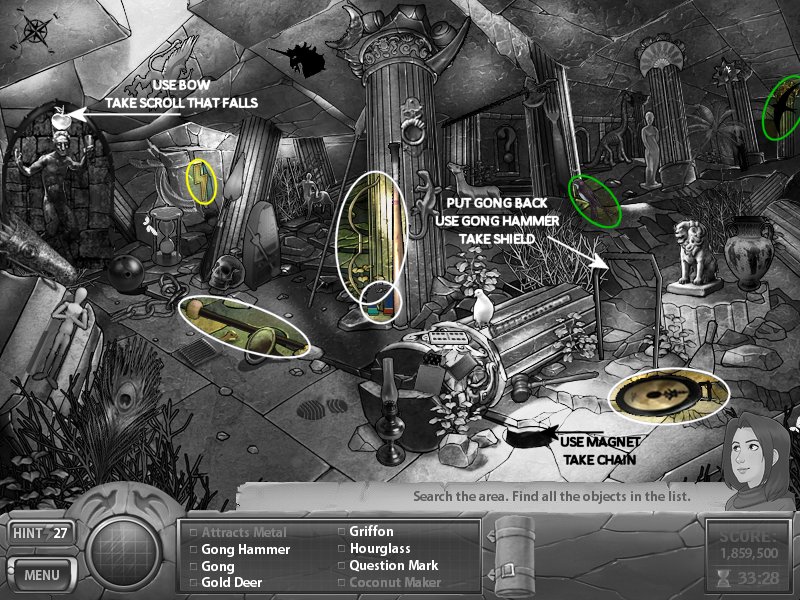Screen dimensions: 800x600
Task: Choose Griffon from the object list
Action: pyautogui.click(x=371, y=532)
